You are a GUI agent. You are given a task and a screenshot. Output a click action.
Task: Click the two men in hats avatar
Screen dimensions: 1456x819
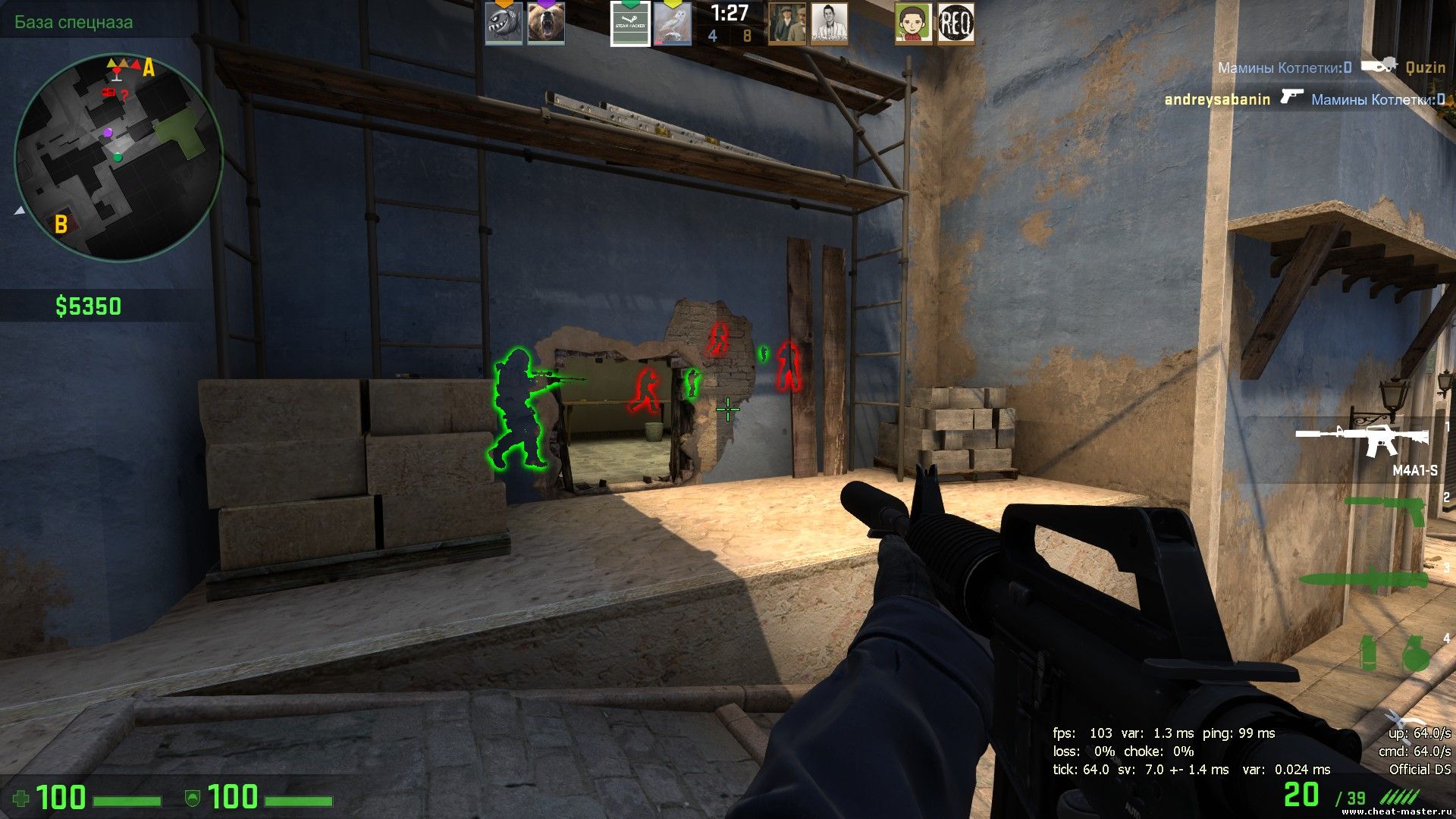tap(786, 24)
